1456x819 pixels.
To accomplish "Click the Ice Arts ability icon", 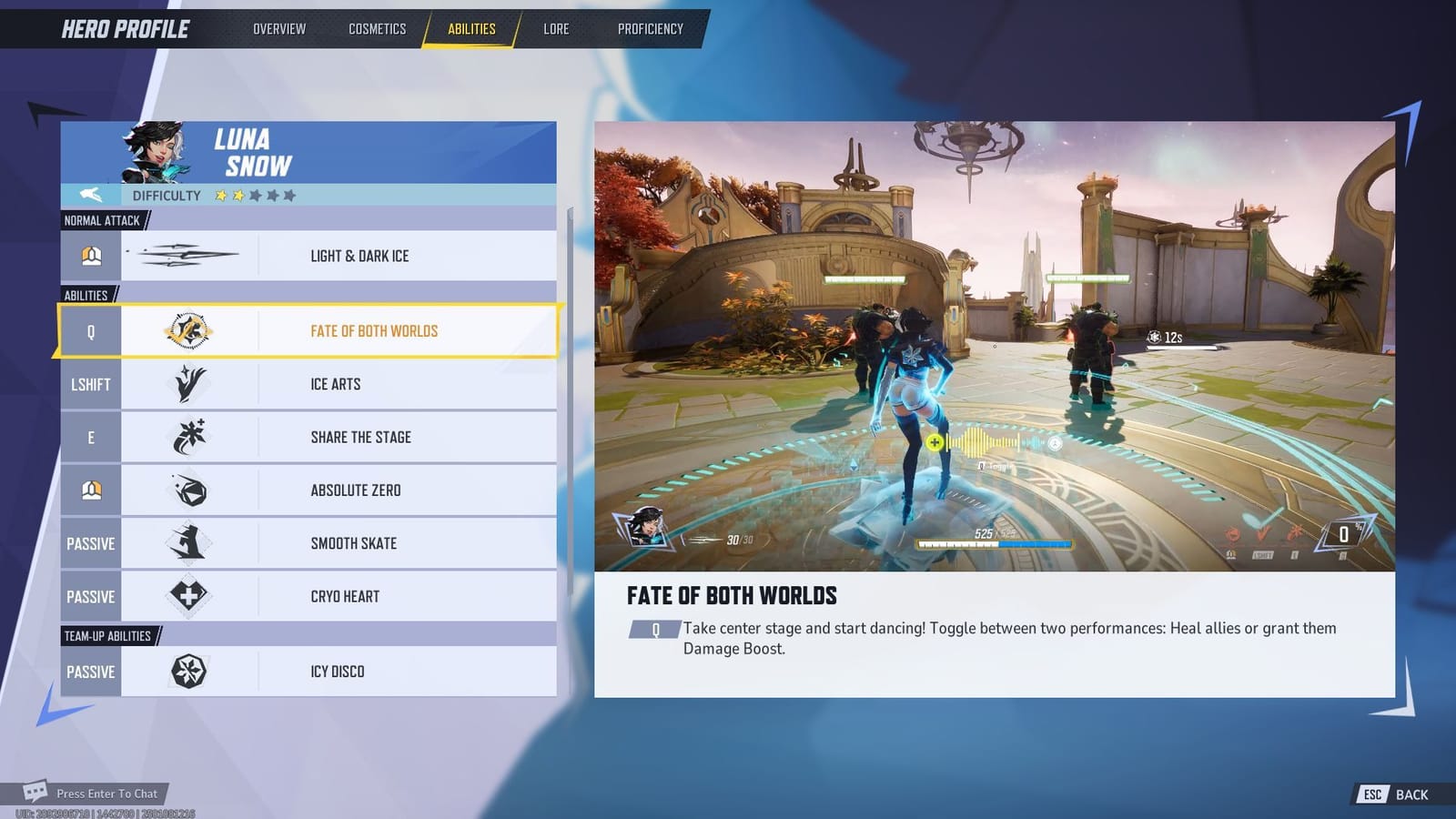I will [187, 384].
